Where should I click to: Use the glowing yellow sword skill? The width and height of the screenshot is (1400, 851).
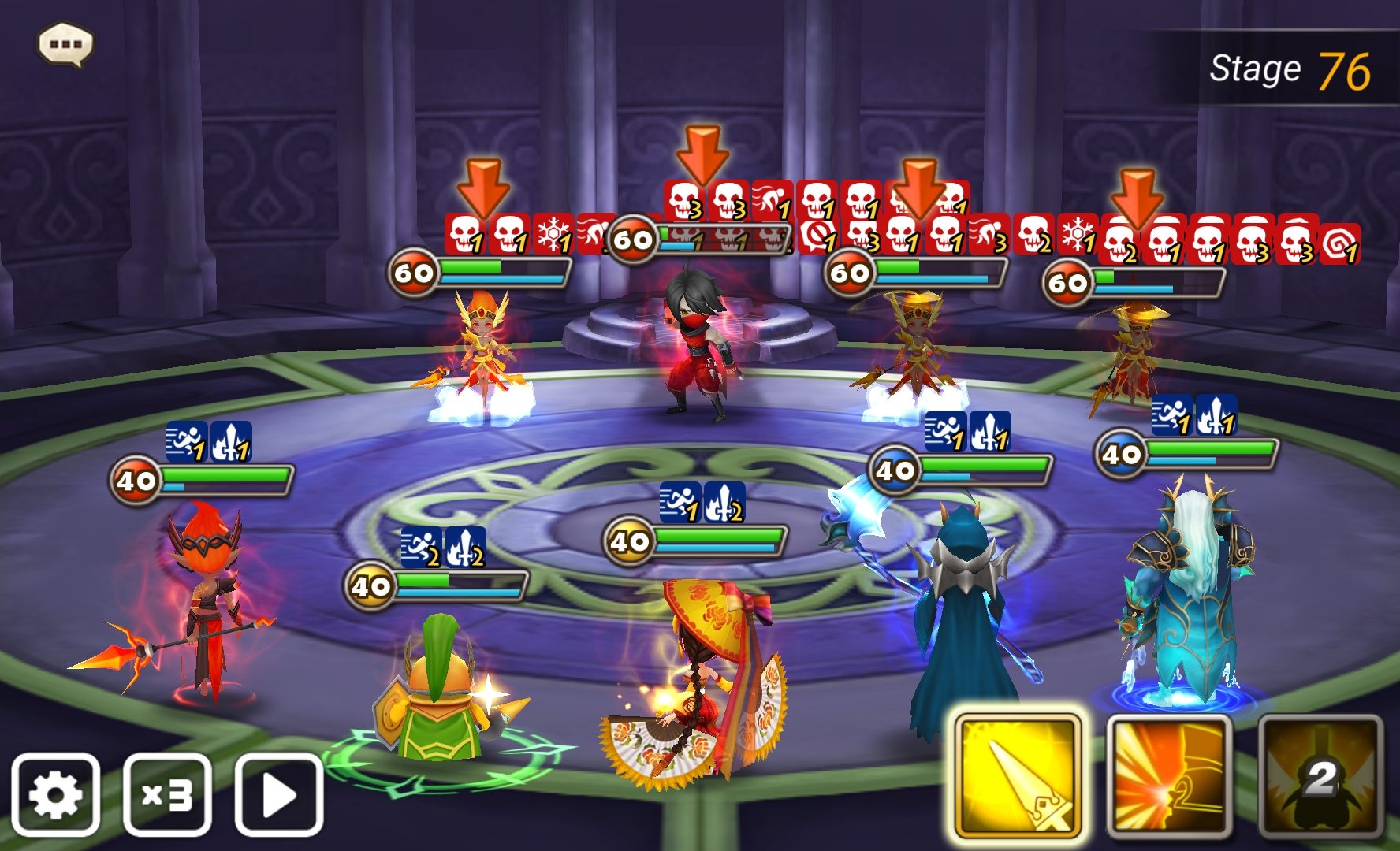pos(1018,776)
